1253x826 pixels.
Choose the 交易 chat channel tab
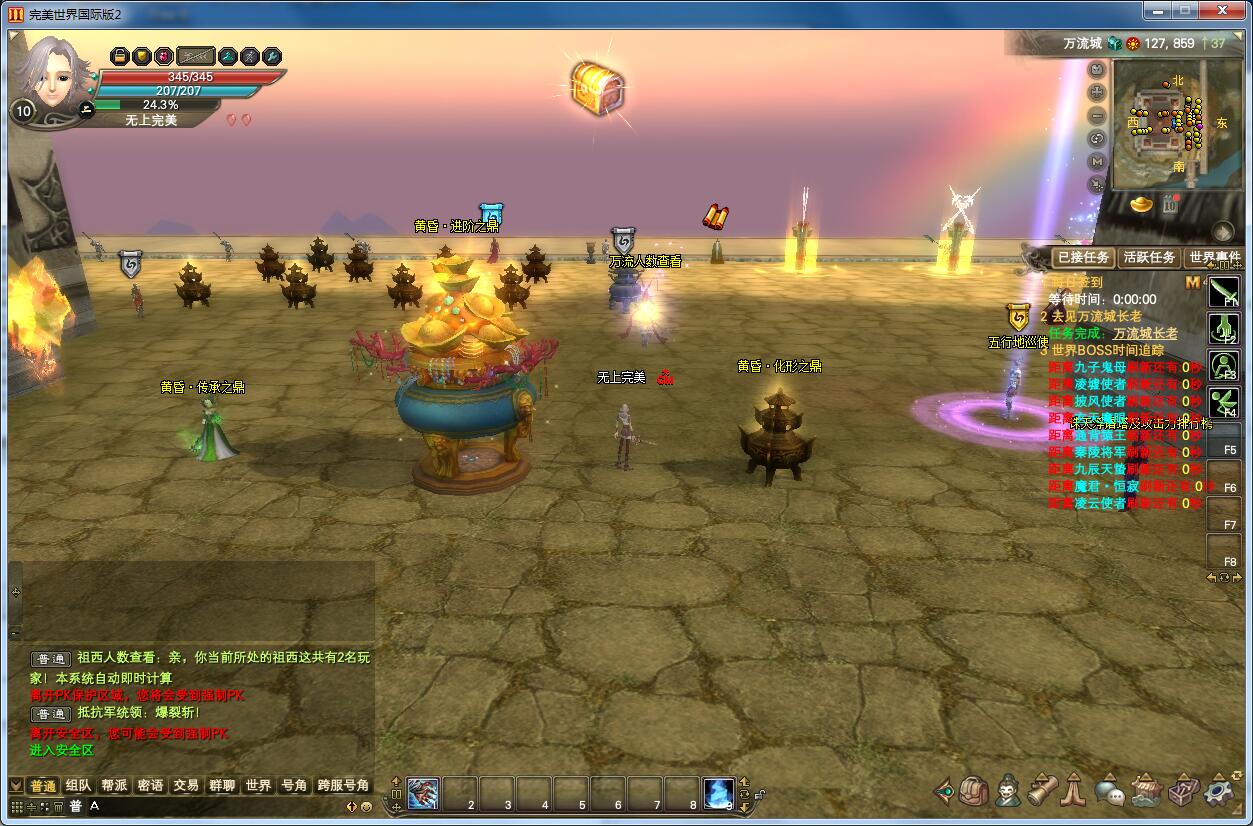(x=186, y=786)
